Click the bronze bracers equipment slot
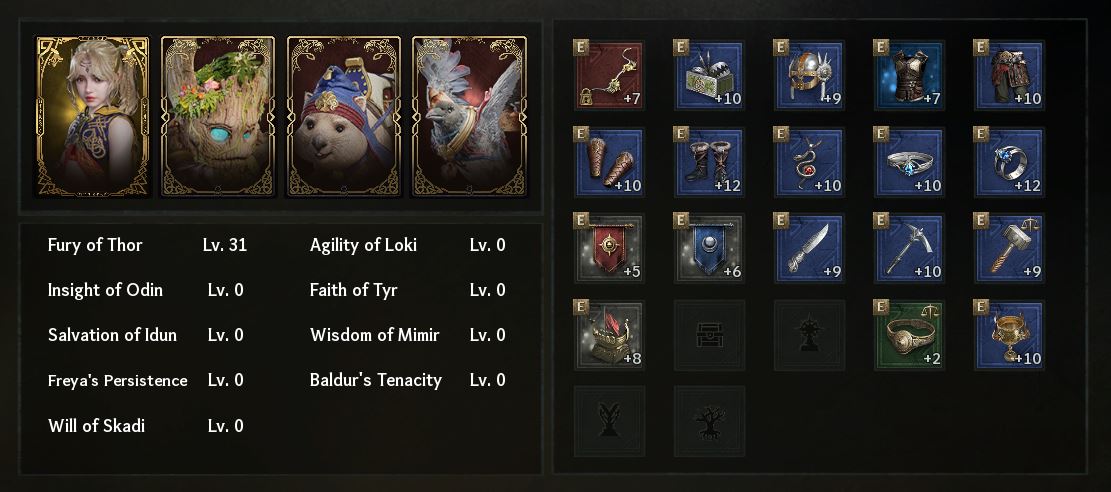 coord(609,162)
